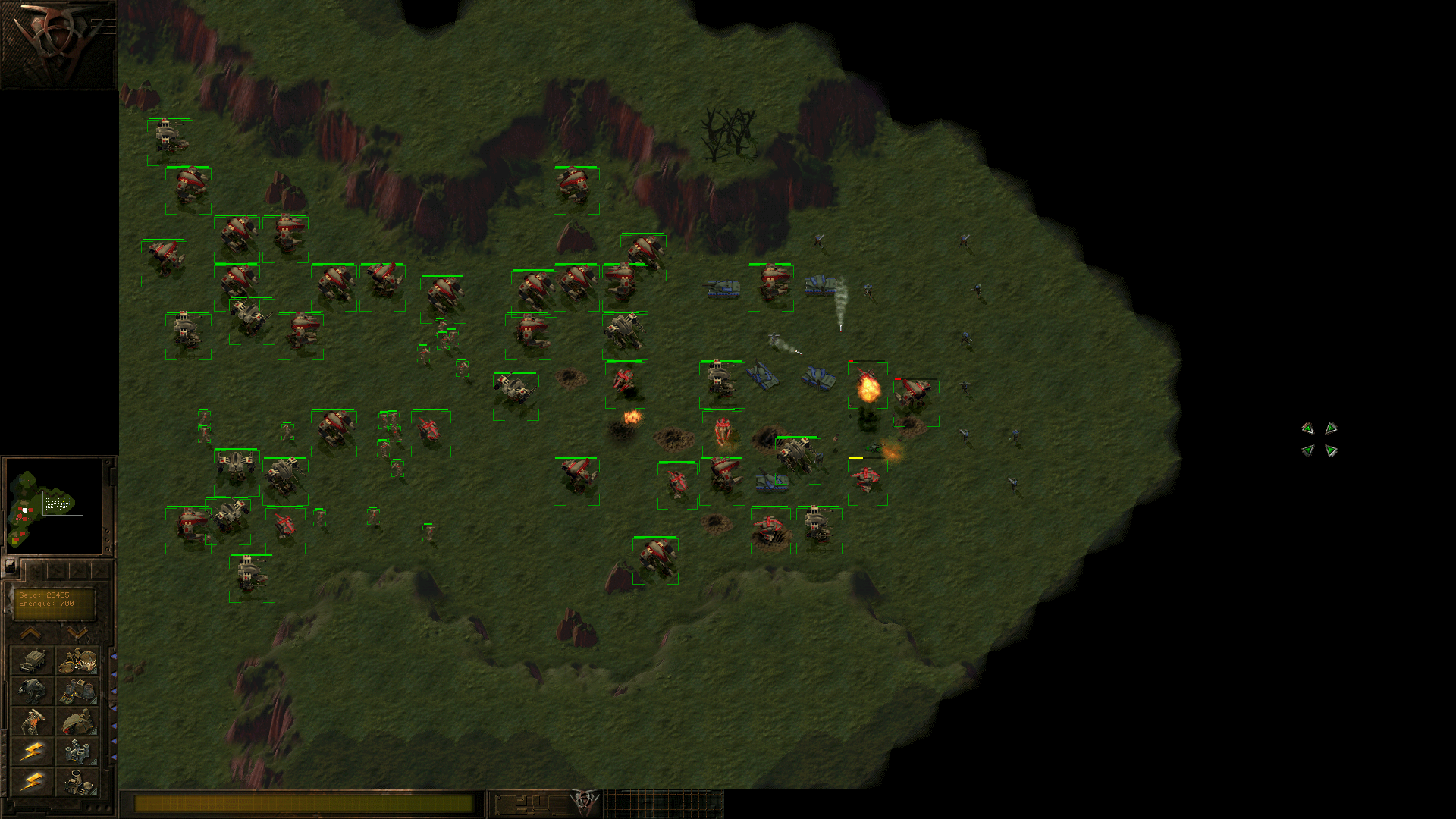
Task: Select the dark mech walker build icon
Action: pos(32,692)
